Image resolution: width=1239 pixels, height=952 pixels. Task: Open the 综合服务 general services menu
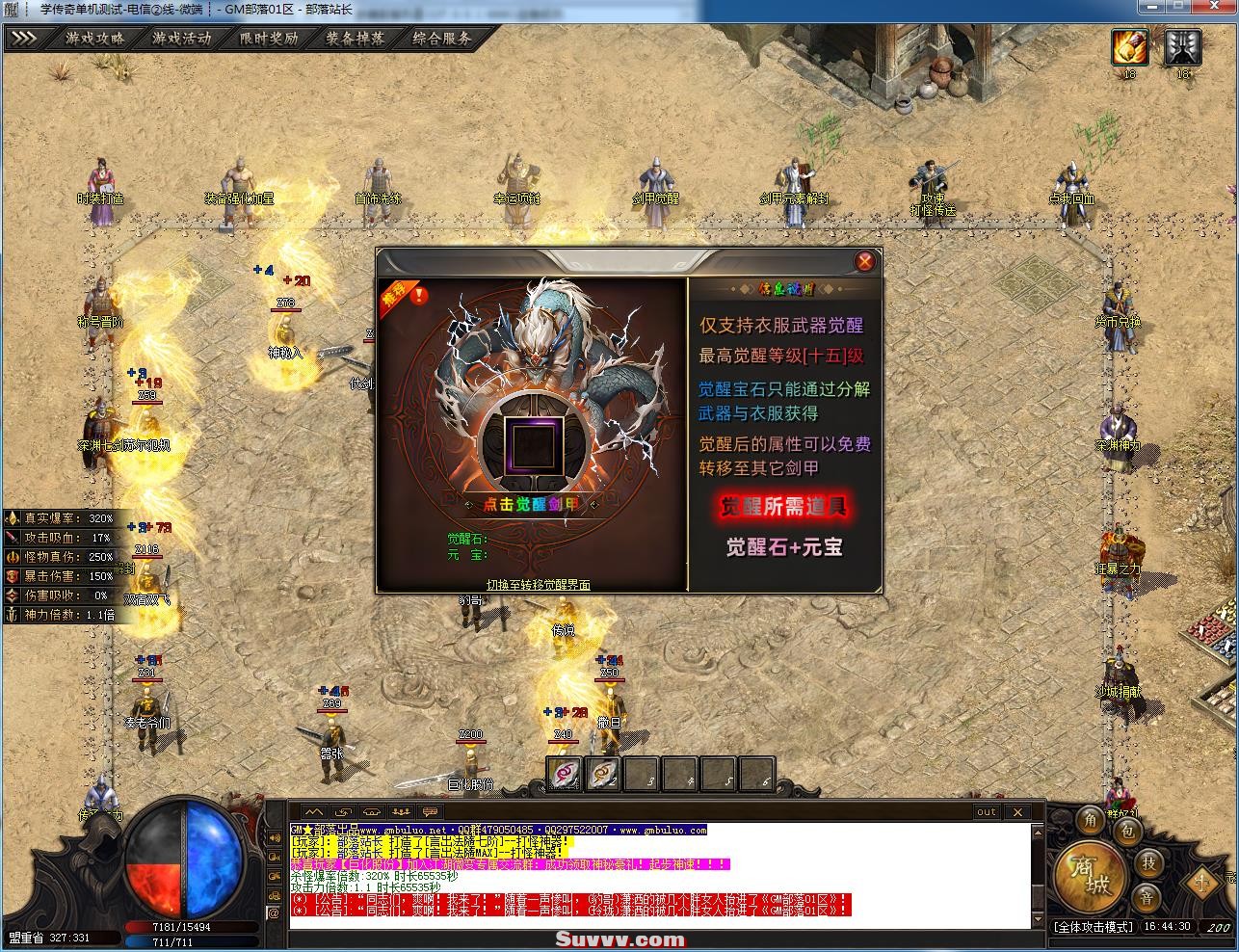point(442,40)
